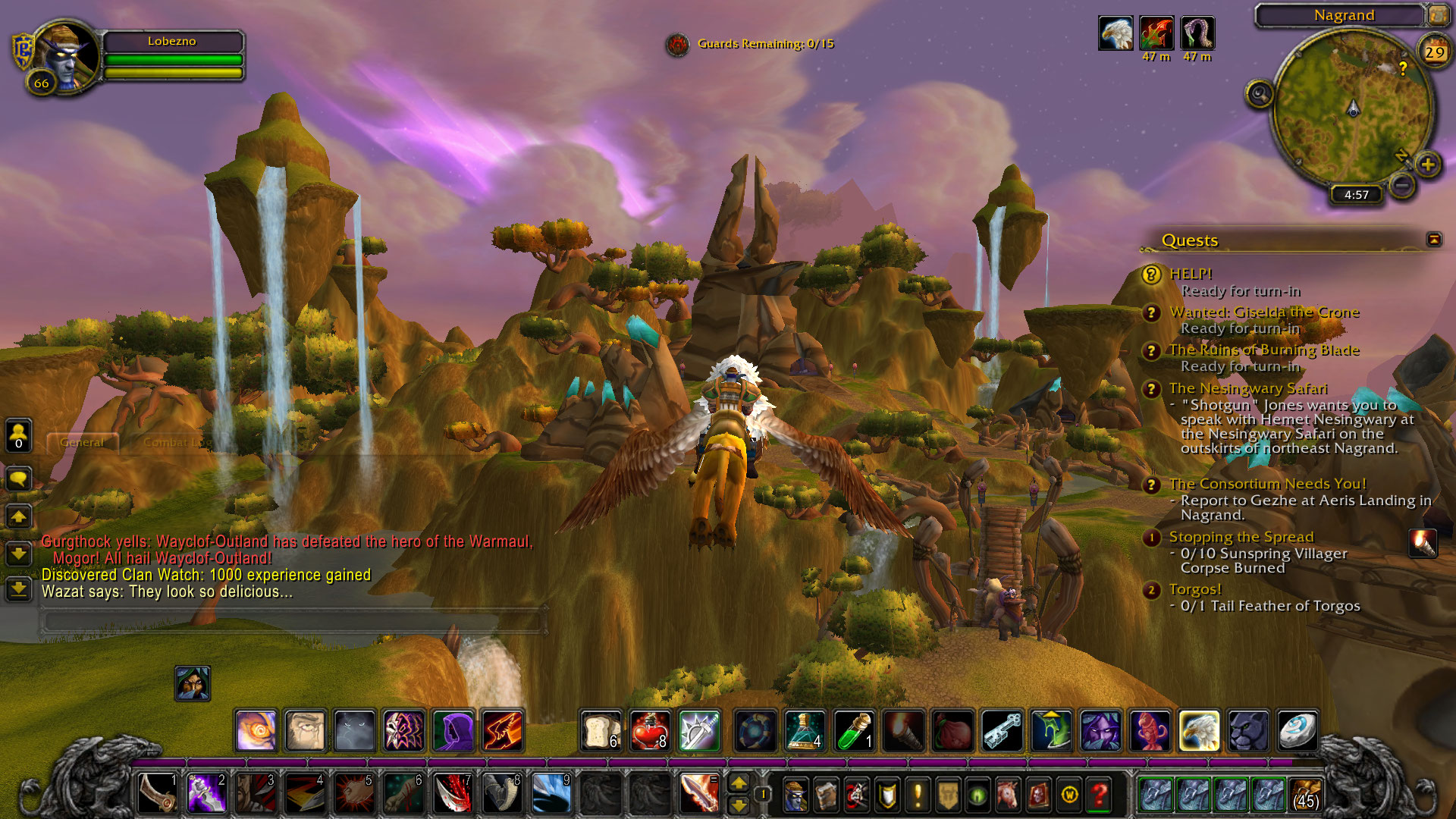
Task: Open The Nesingwary Safari quest entry
Action: tap(1247, 388)
